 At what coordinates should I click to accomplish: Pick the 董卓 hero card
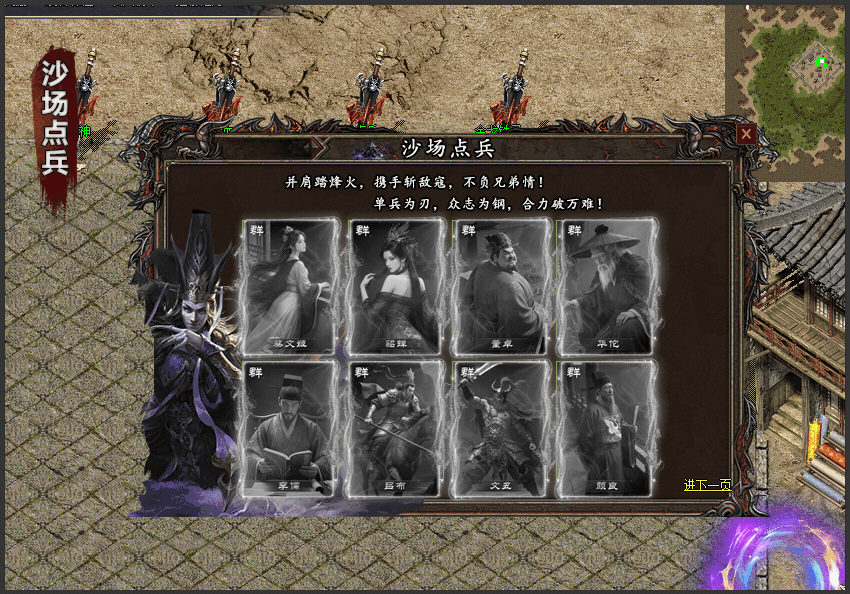pos(502,287)
